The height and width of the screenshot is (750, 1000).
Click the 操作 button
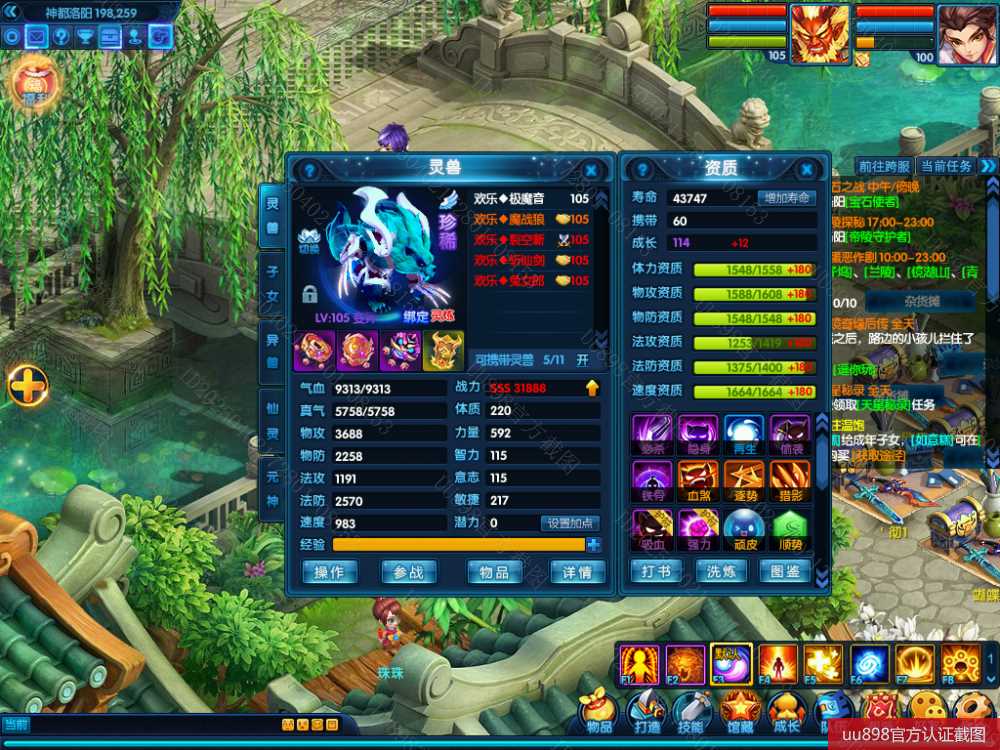click(329, 572)
